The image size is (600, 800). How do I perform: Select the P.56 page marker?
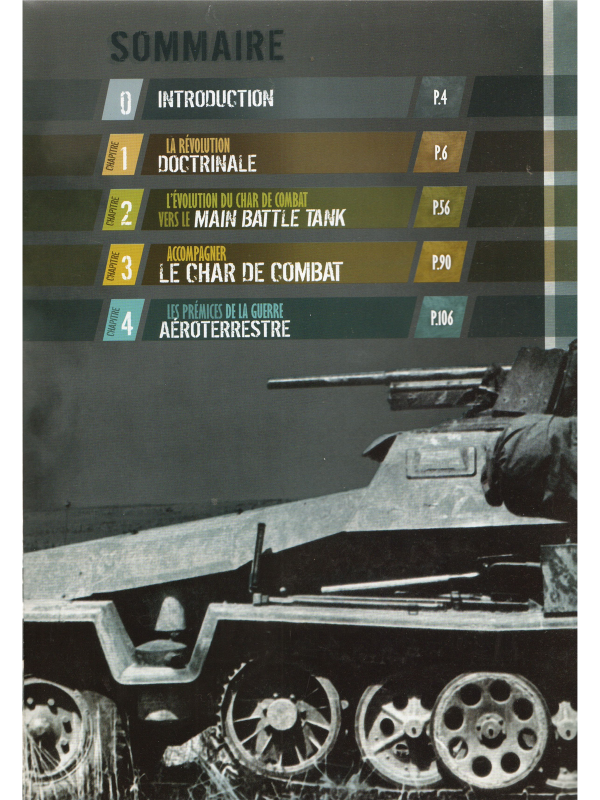[x=441, y=208]
